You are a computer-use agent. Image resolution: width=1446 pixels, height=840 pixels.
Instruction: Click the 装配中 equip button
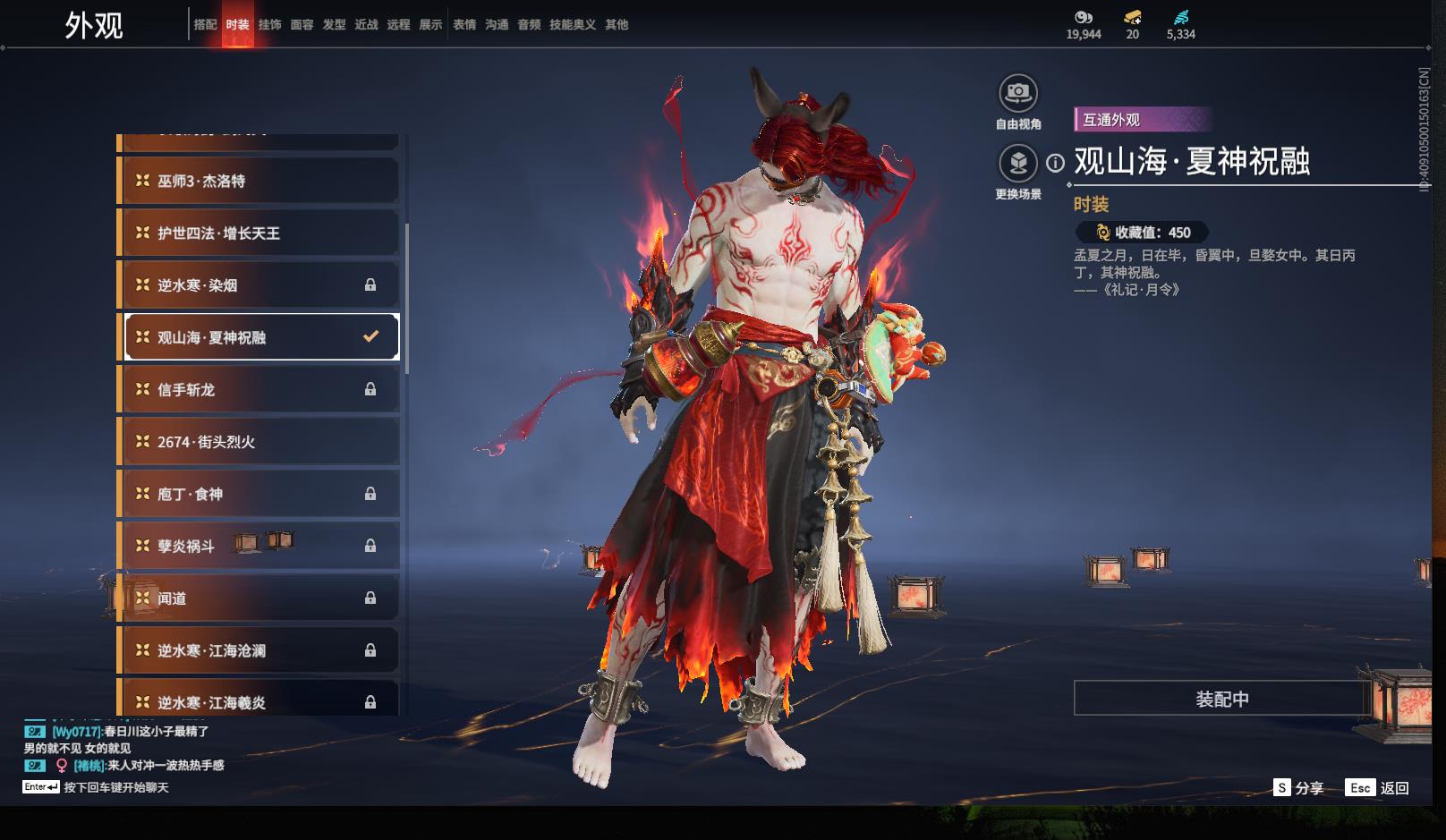(x=1221, y=699)
